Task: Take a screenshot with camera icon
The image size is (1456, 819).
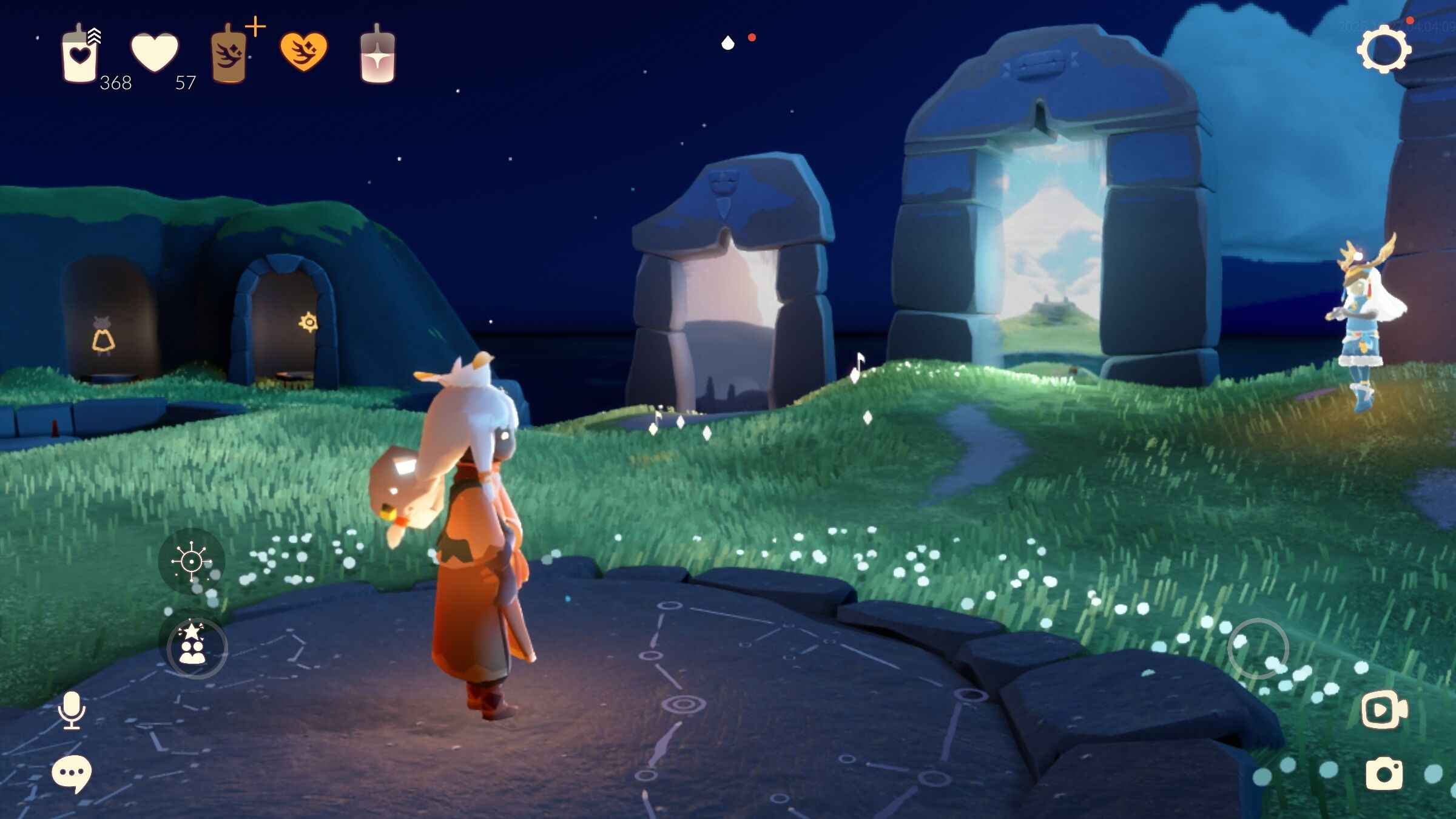Action: [1384, 773]
